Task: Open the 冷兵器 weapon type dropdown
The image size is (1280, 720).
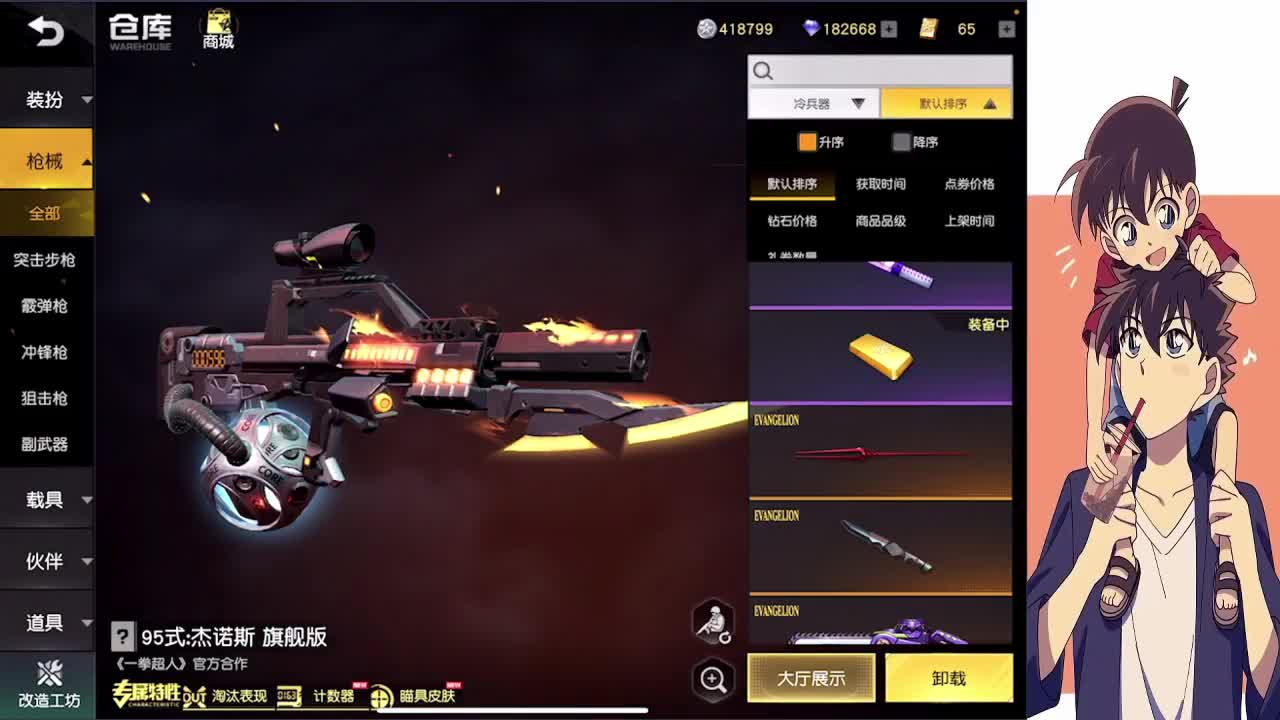Action: point(814,104)
